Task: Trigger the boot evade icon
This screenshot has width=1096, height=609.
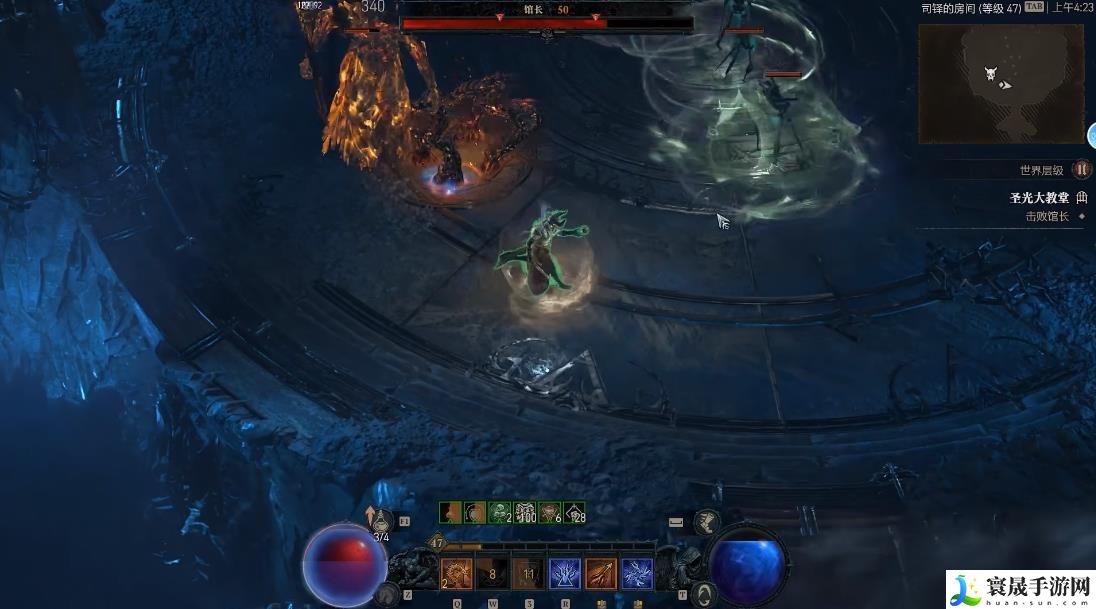Action: 707,520
